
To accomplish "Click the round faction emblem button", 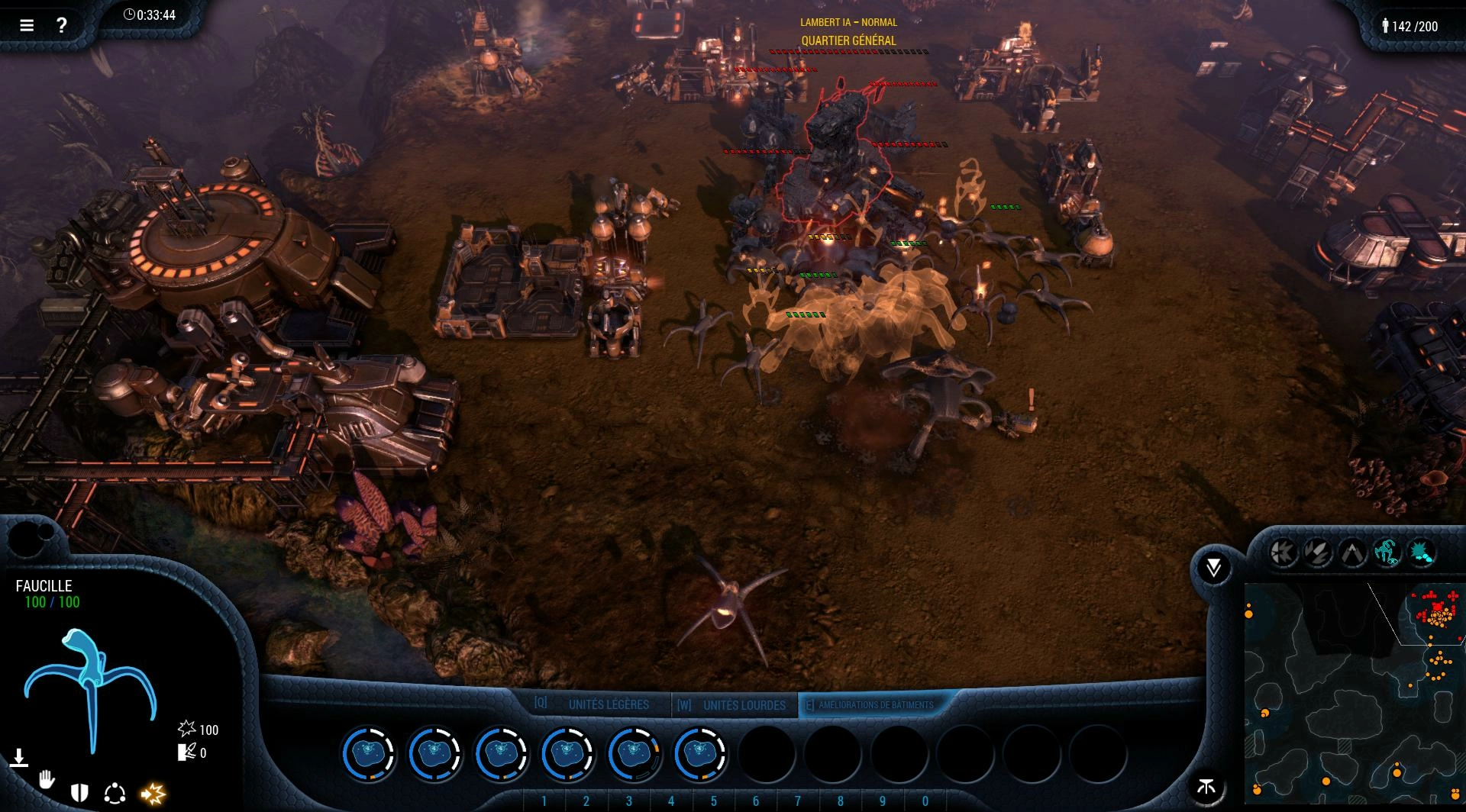I will click(x=1206, y=787).
